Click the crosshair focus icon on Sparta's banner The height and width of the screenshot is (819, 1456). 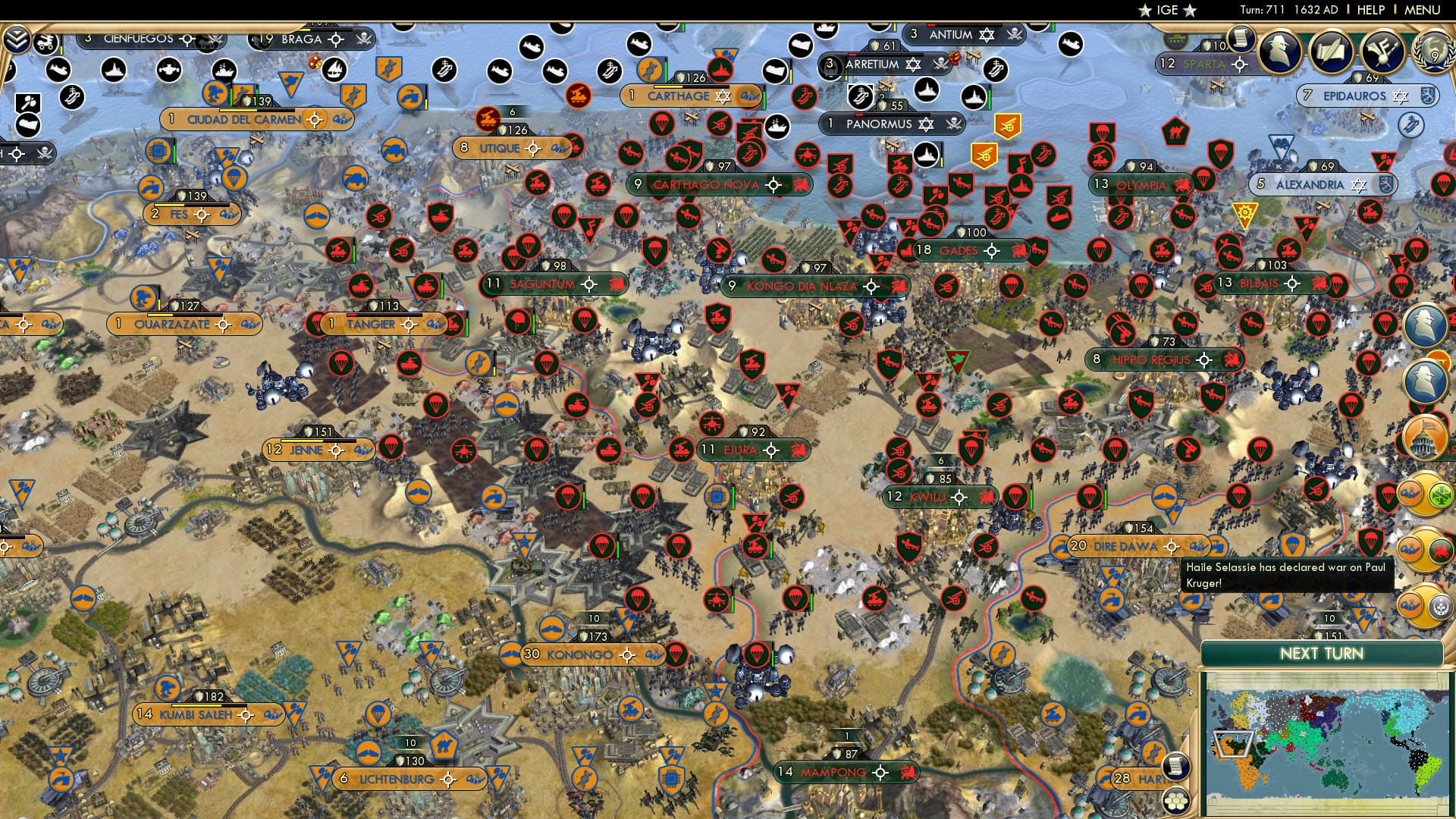pos(1239,64)
